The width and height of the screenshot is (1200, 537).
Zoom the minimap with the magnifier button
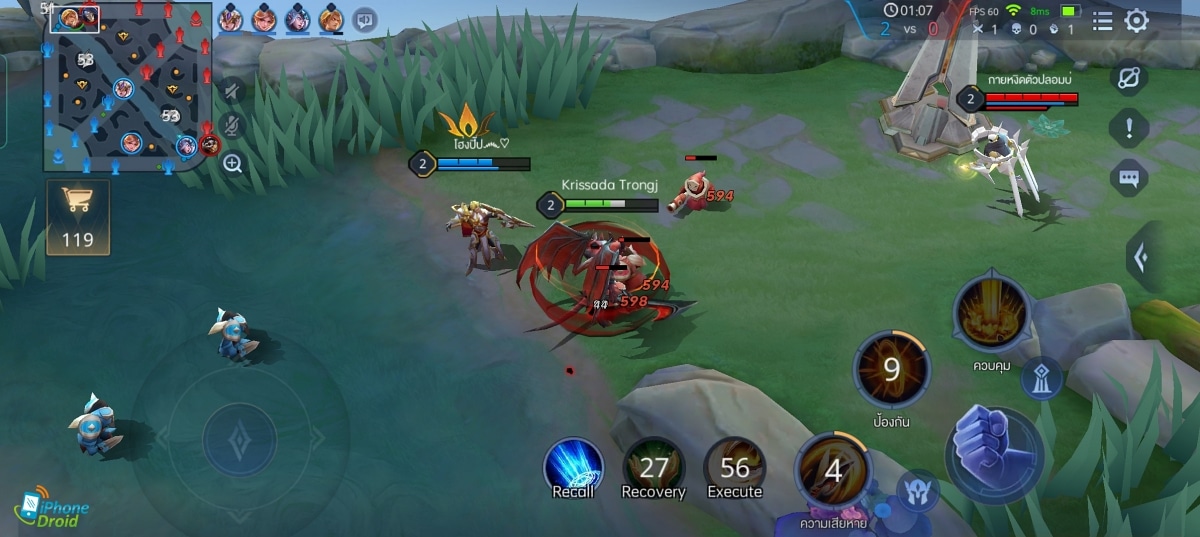[233, 164]
